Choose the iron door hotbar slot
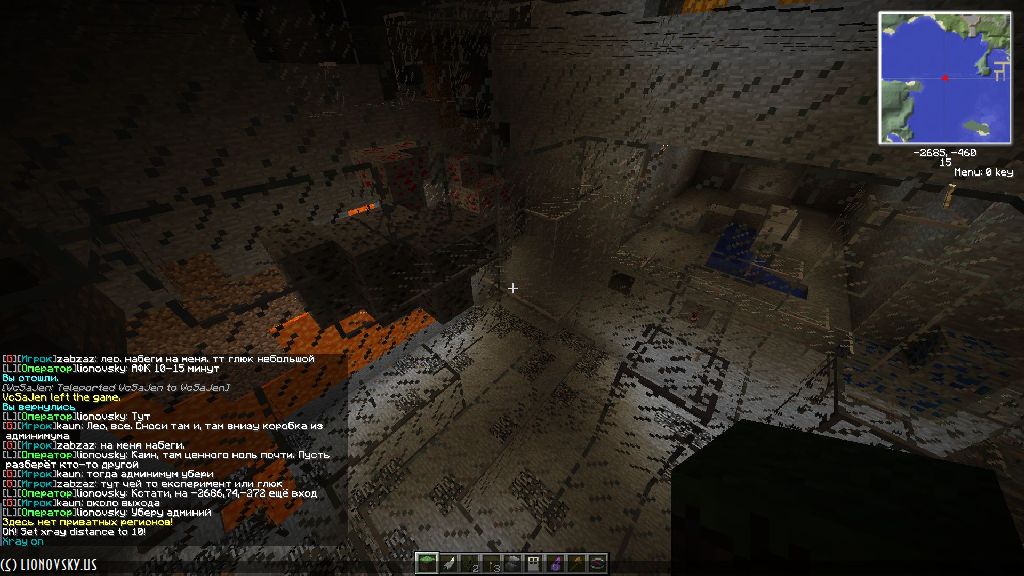 click(534, 564)
